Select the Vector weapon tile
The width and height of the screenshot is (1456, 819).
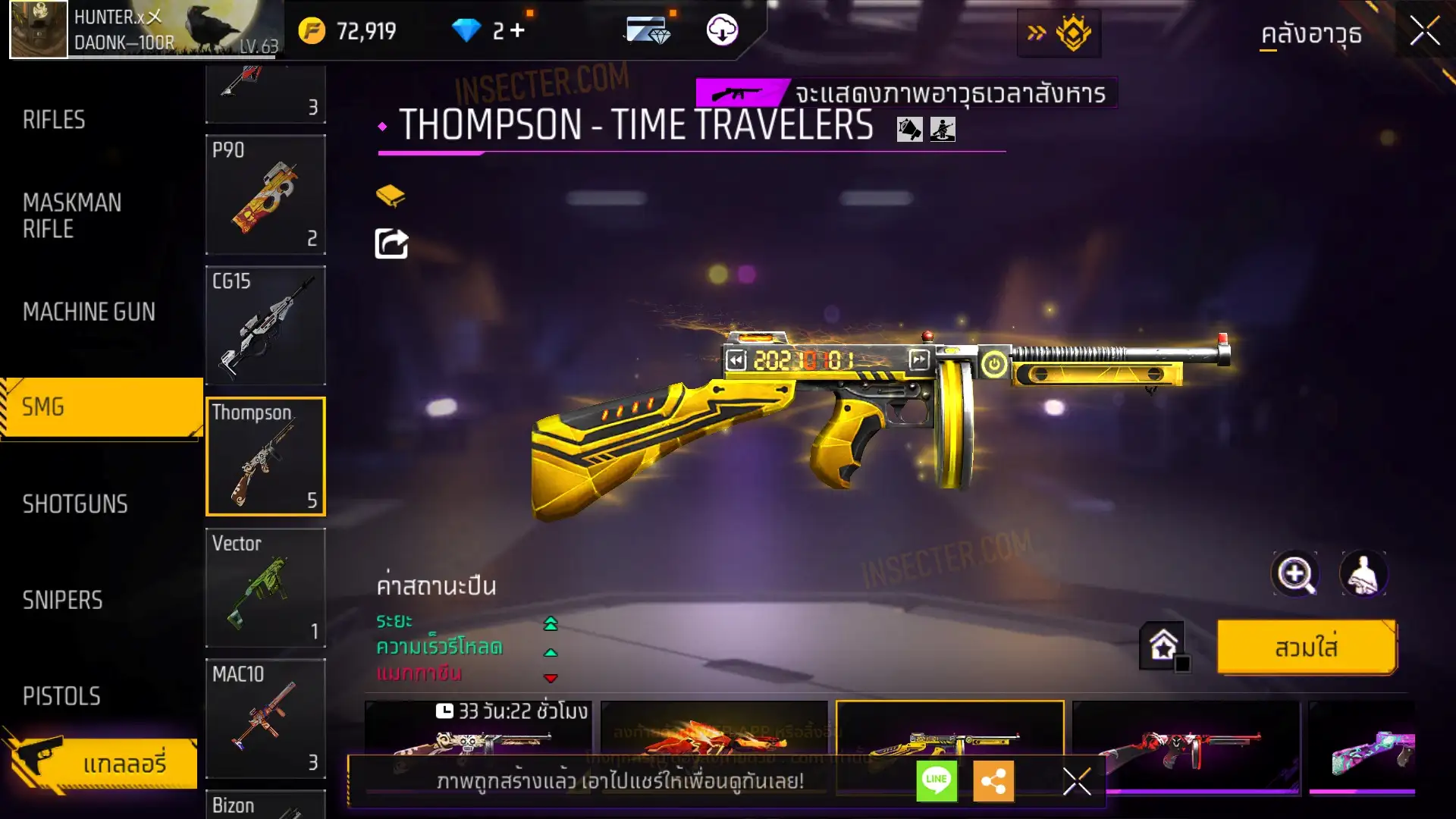(265, 588)
